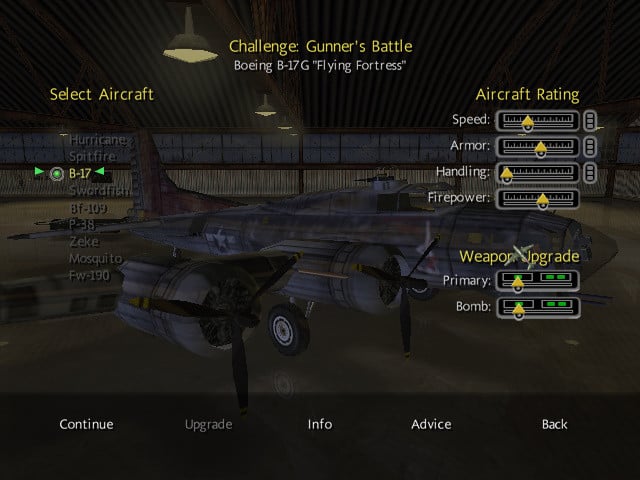
Task: Select the B-17 aircraft entry
Action: pos(80,173)
